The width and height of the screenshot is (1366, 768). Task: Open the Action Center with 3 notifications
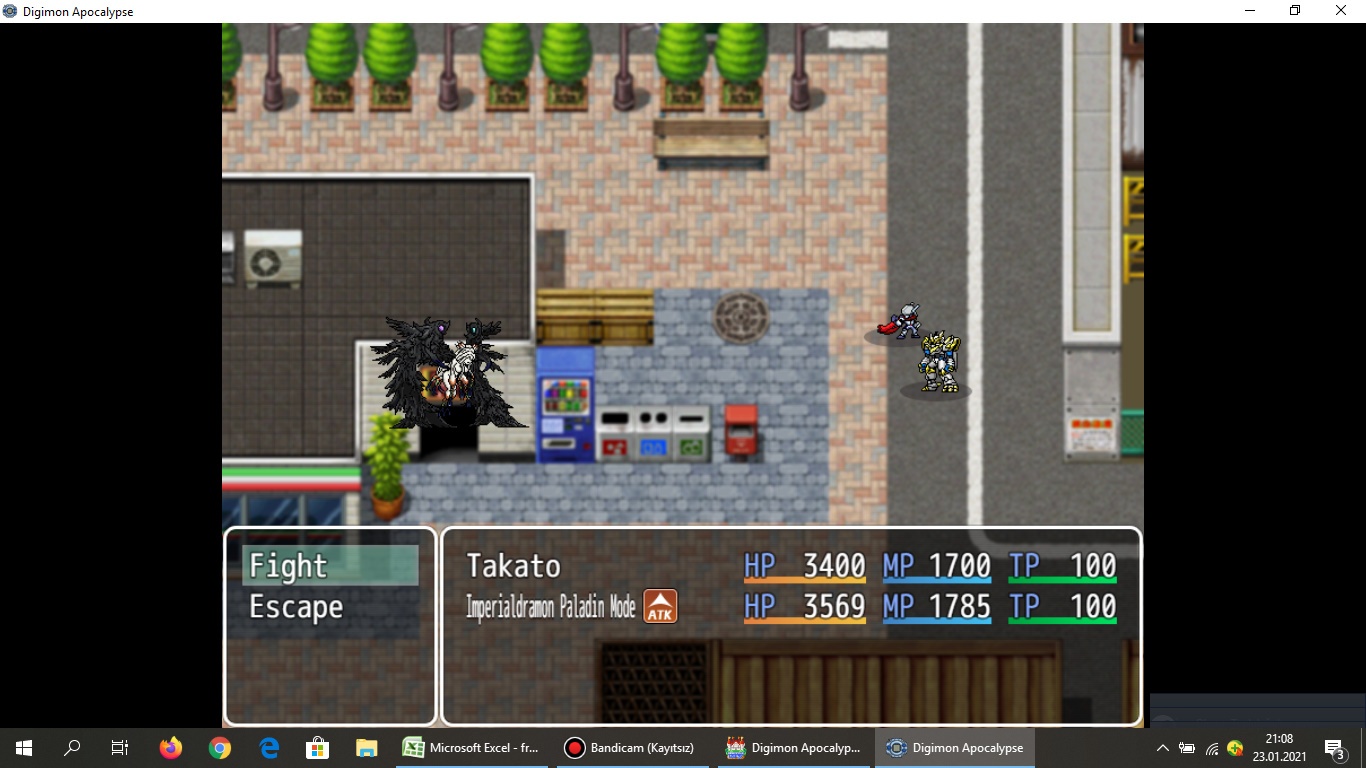click(x=1334, y=748)
